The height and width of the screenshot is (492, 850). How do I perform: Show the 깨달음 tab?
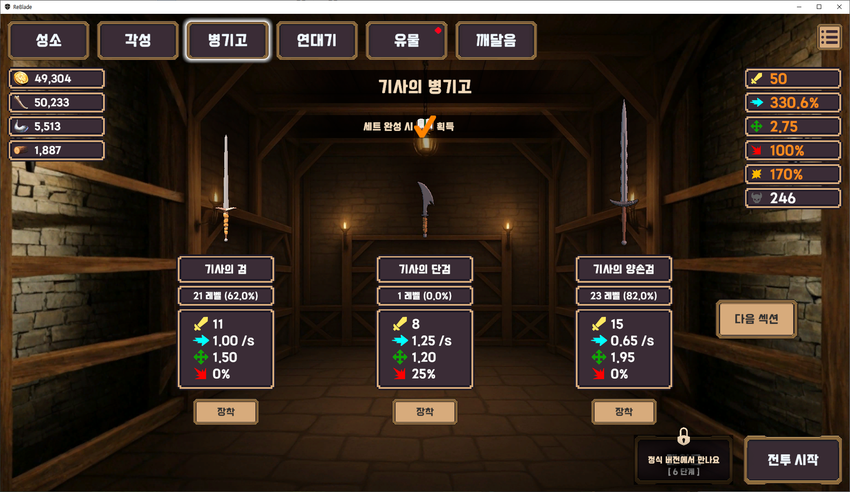click(x=496, y=41)
